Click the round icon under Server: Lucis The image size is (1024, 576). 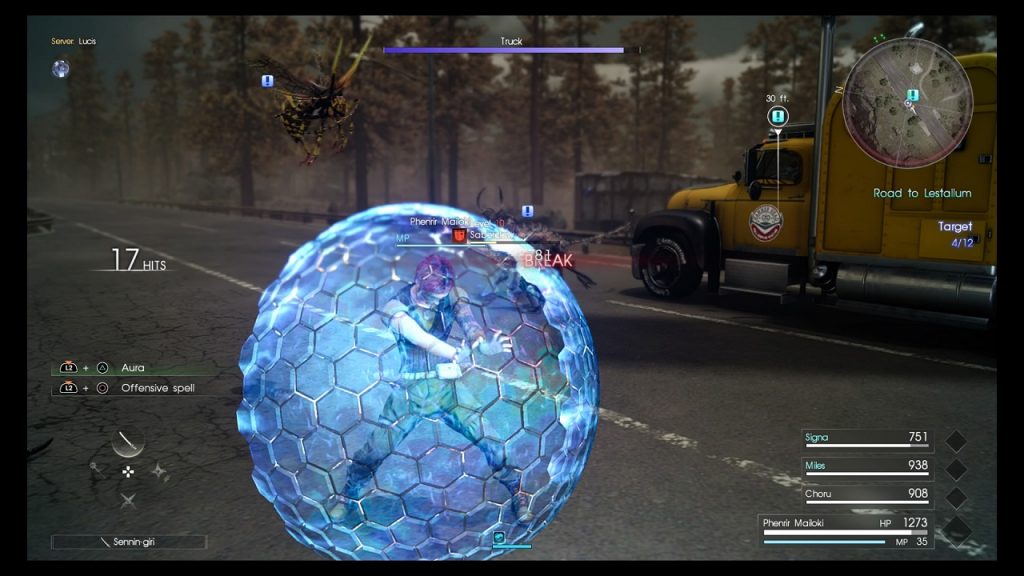(61, 68)
